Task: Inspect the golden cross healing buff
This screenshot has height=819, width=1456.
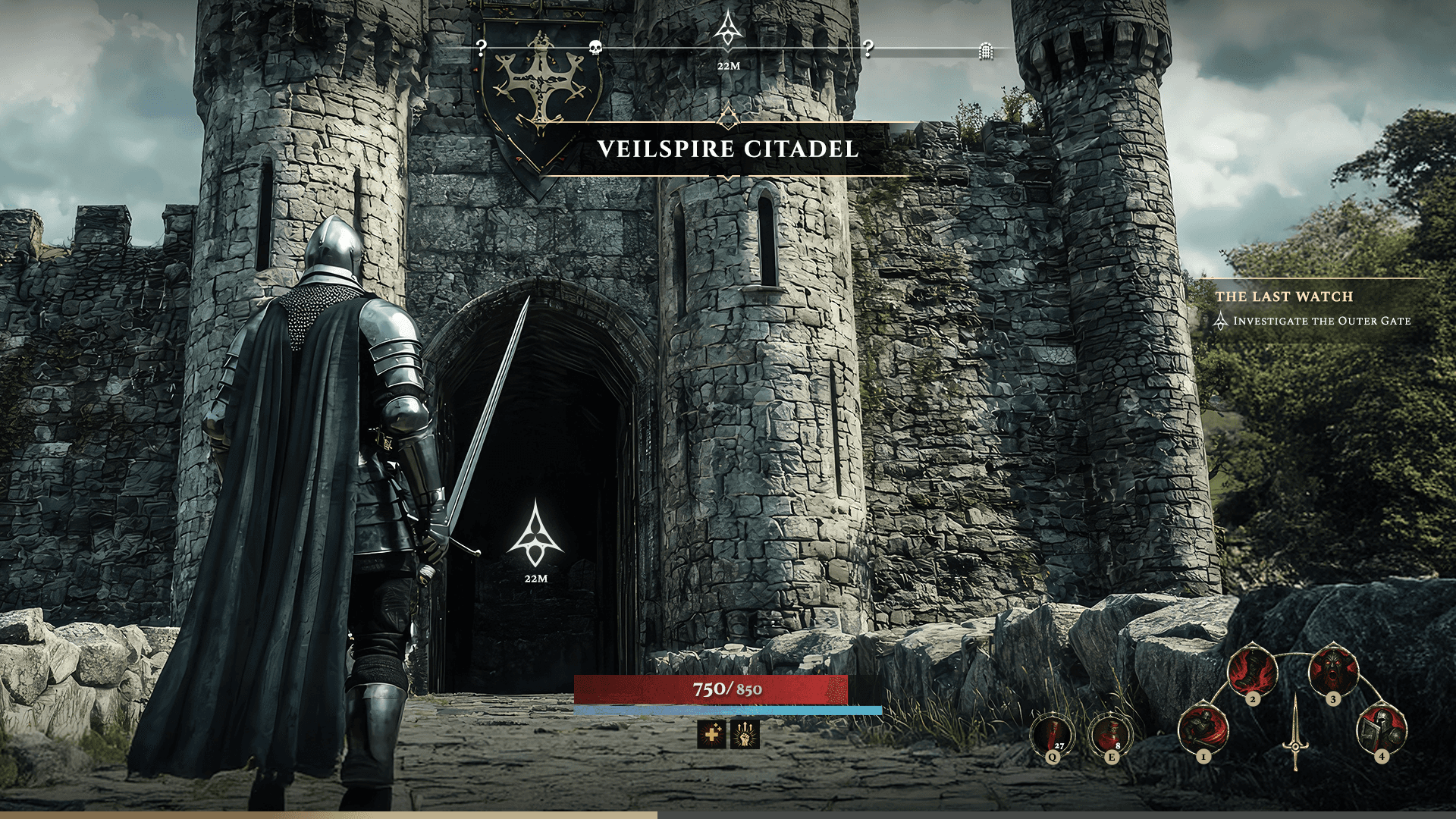Action: [711, 734]
